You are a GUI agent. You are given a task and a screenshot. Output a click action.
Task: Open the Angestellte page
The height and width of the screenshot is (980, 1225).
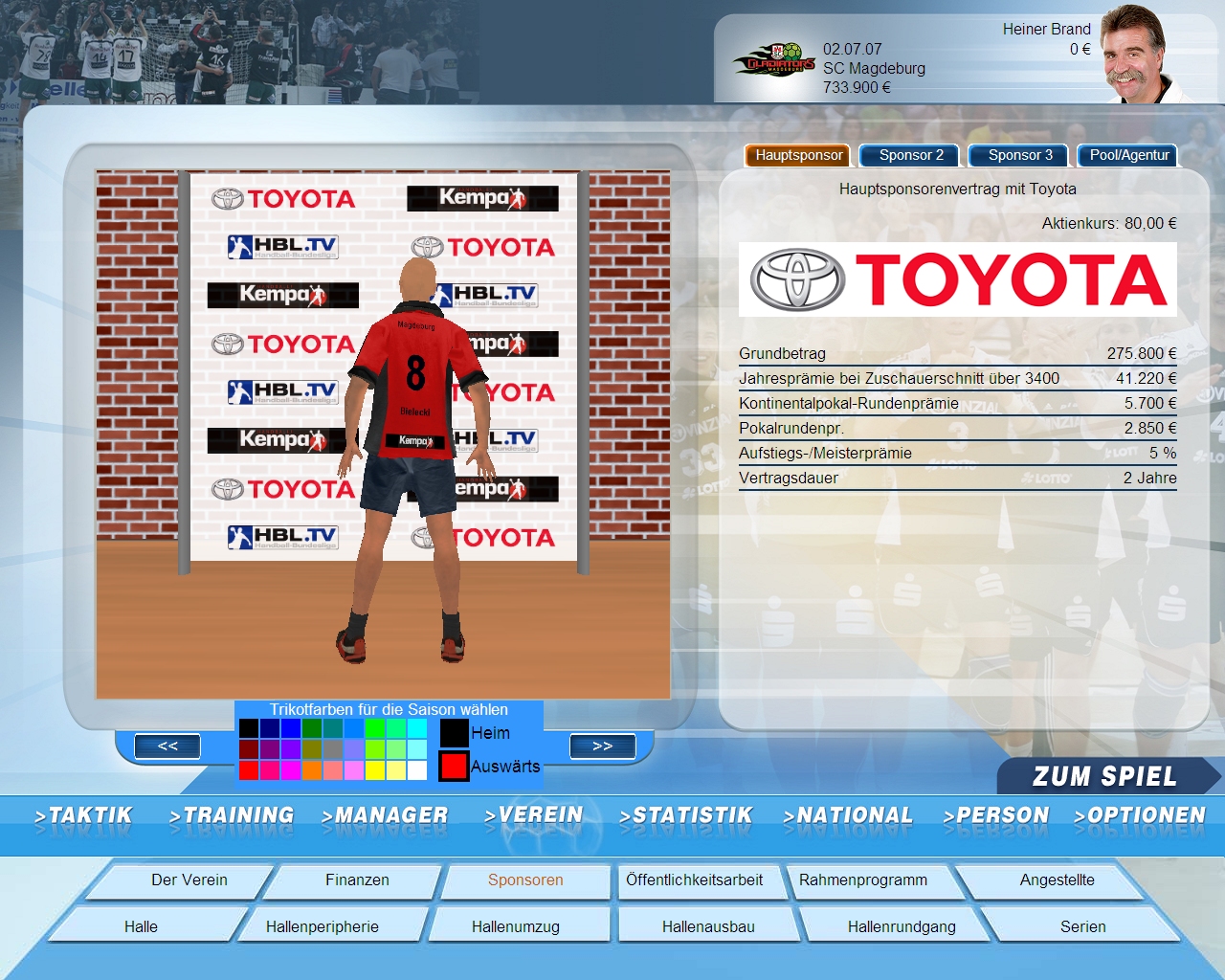pyautogui.click(x=1057, y=880)
